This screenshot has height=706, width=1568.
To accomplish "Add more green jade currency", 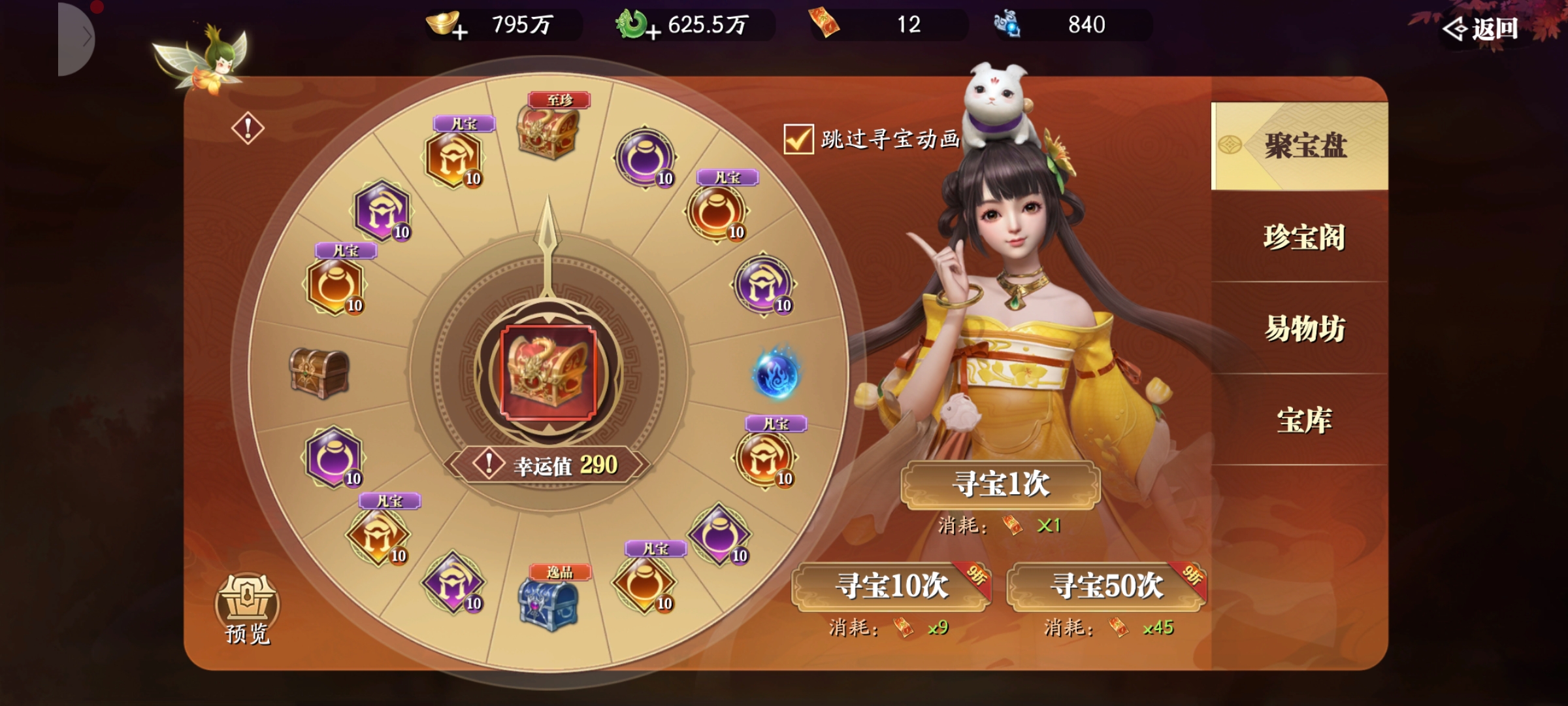I will click(653, 31).
